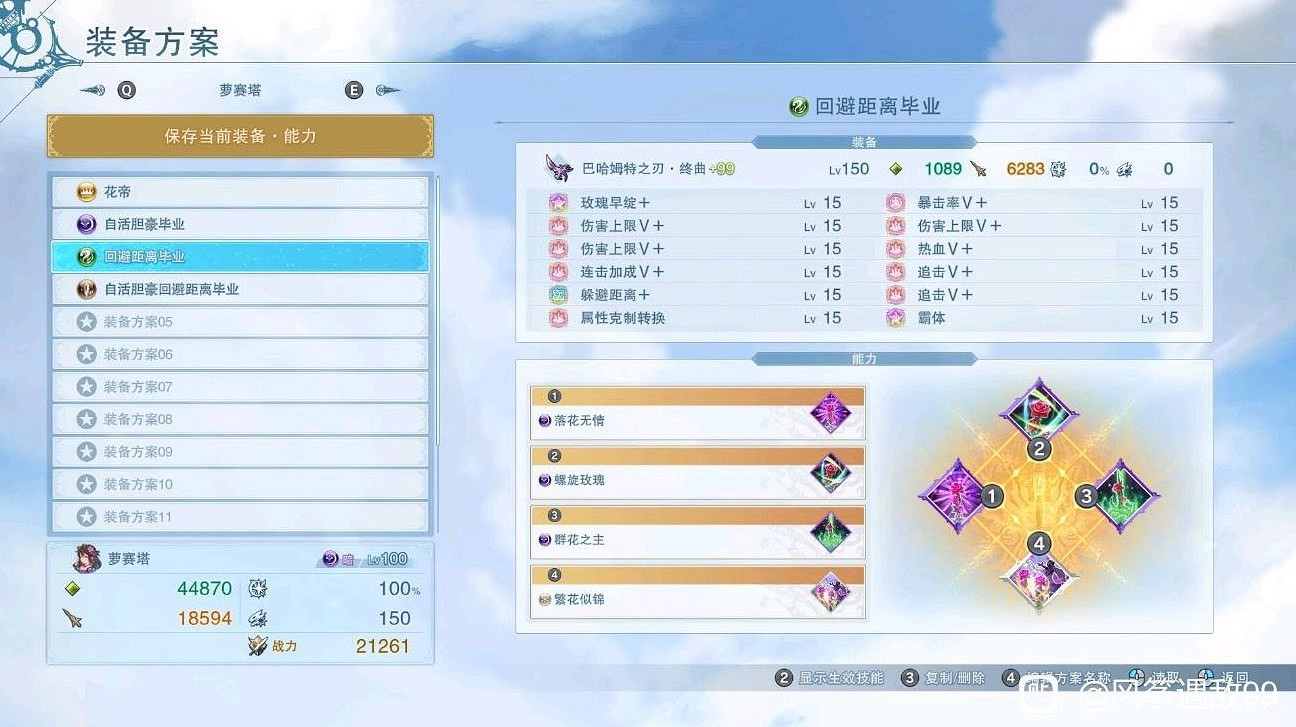Select the 躲避距离+ sigil icon

[x=557, y=294]
